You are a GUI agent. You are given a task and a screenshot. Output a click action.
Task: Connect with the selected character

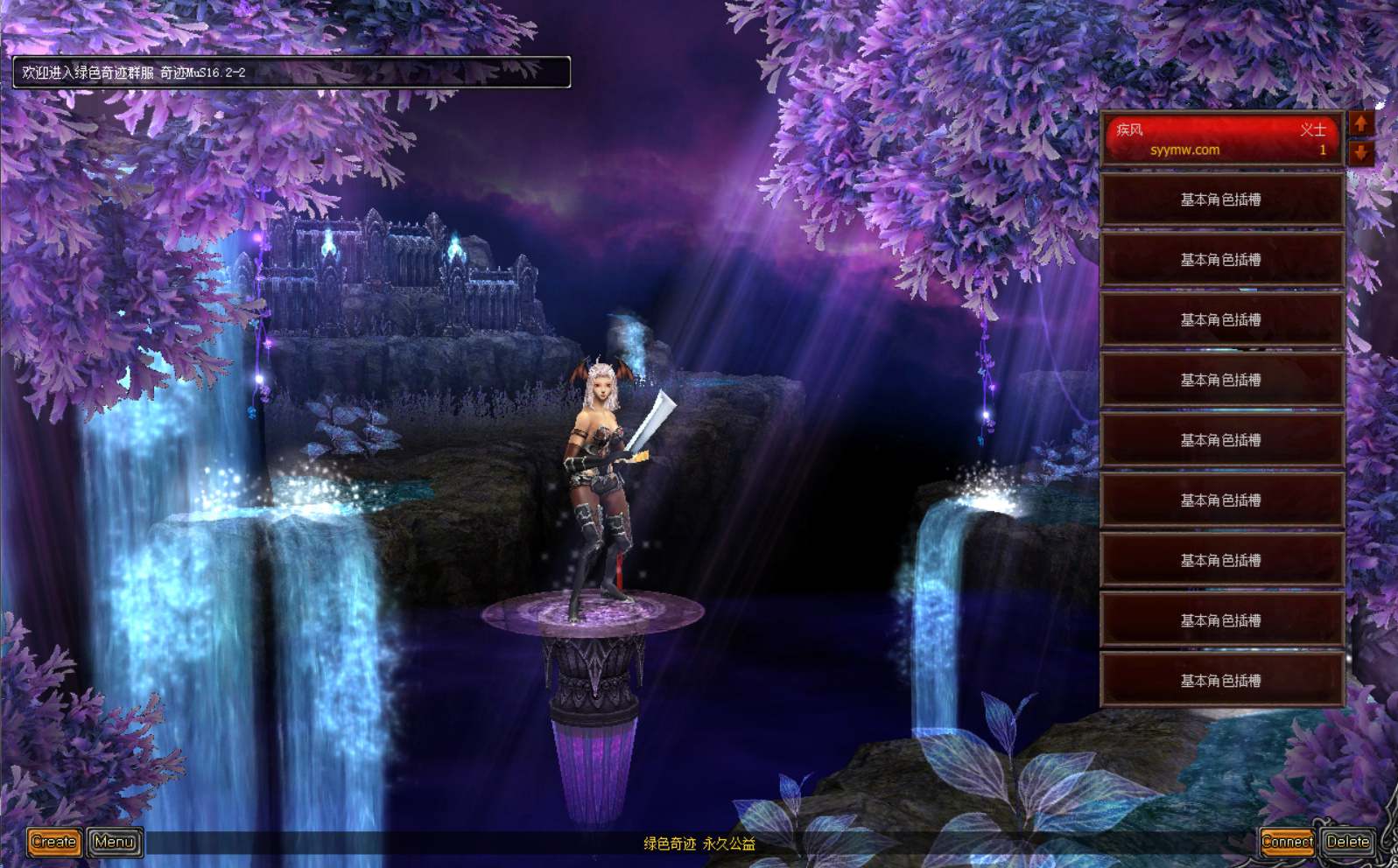1286,842
